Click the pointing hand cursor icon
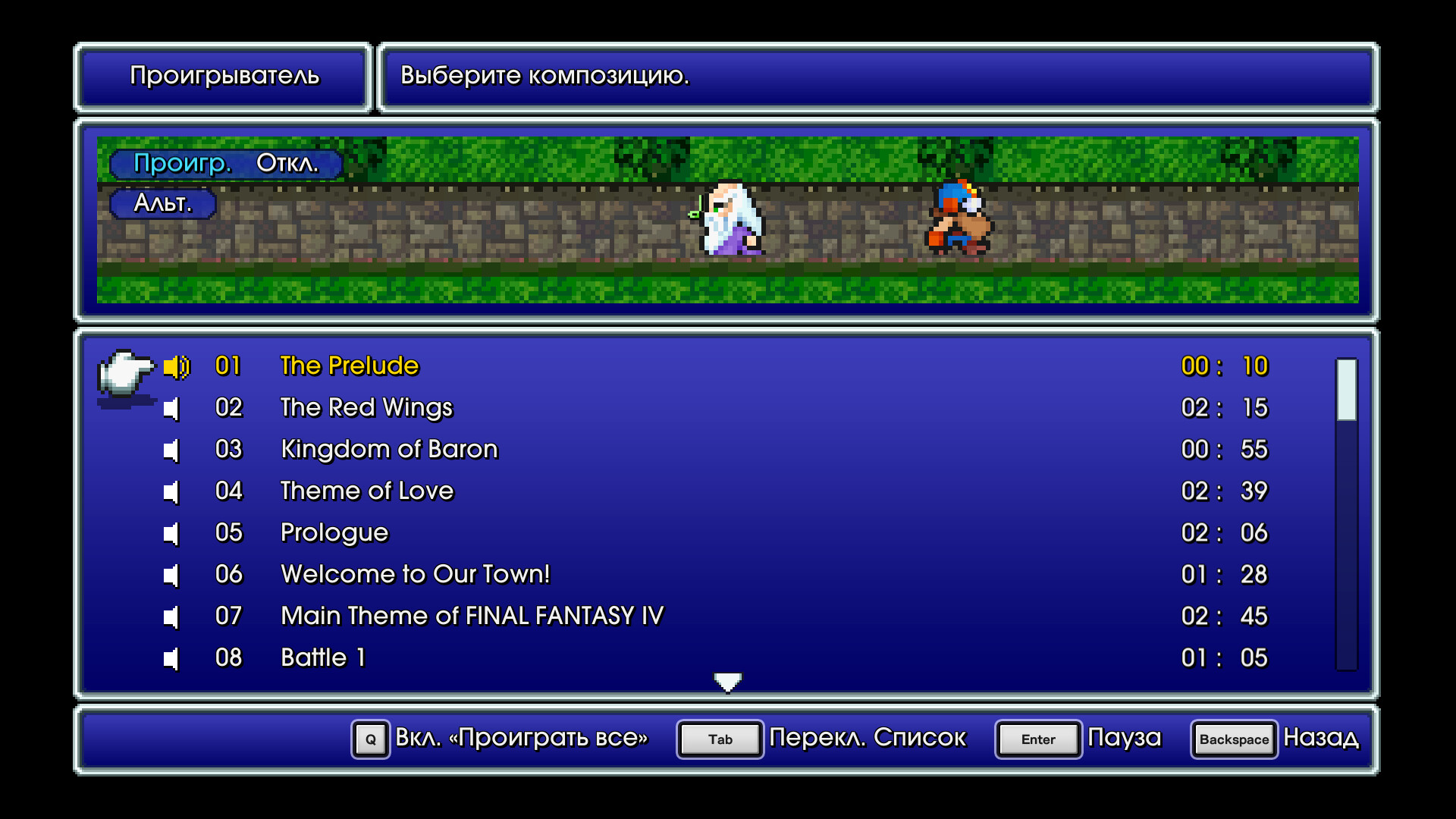Screen dimensions: 1456x819 tap(125, 375)
